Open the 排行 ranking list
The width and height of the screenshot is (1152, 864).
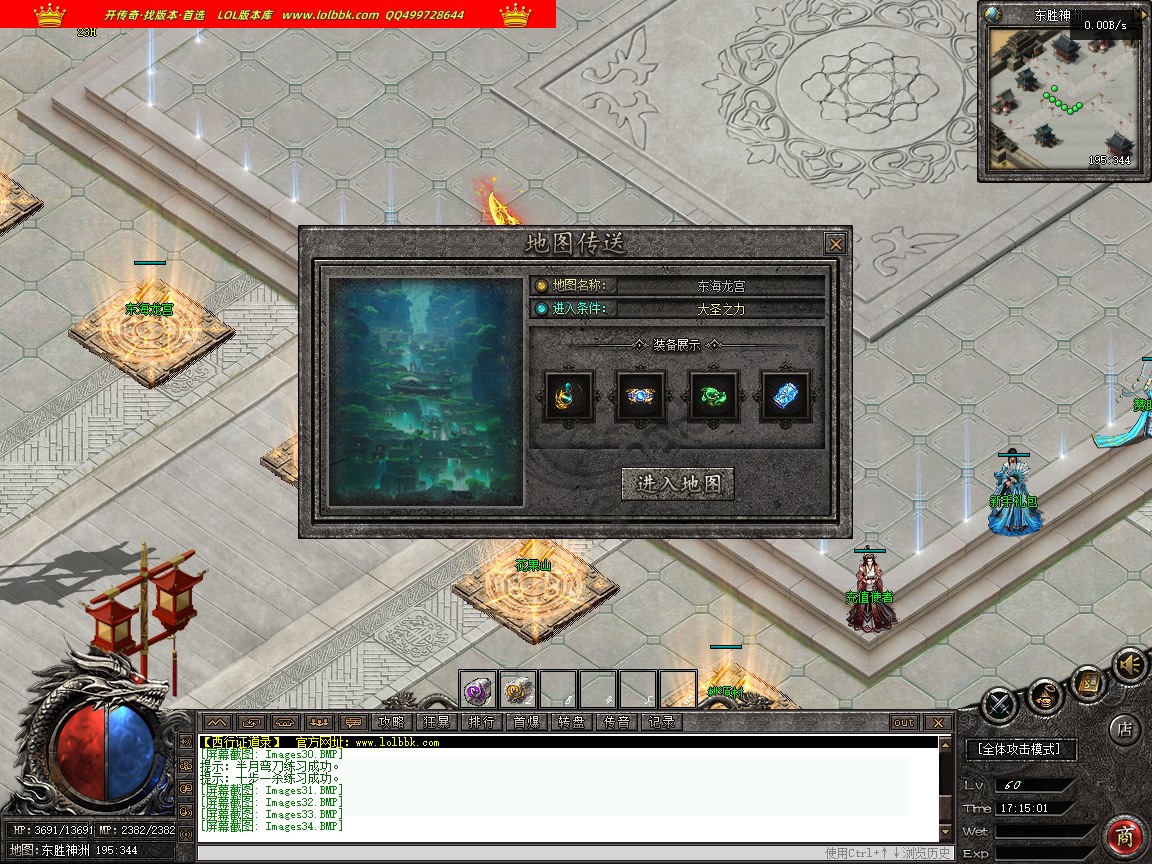(481, 722)
